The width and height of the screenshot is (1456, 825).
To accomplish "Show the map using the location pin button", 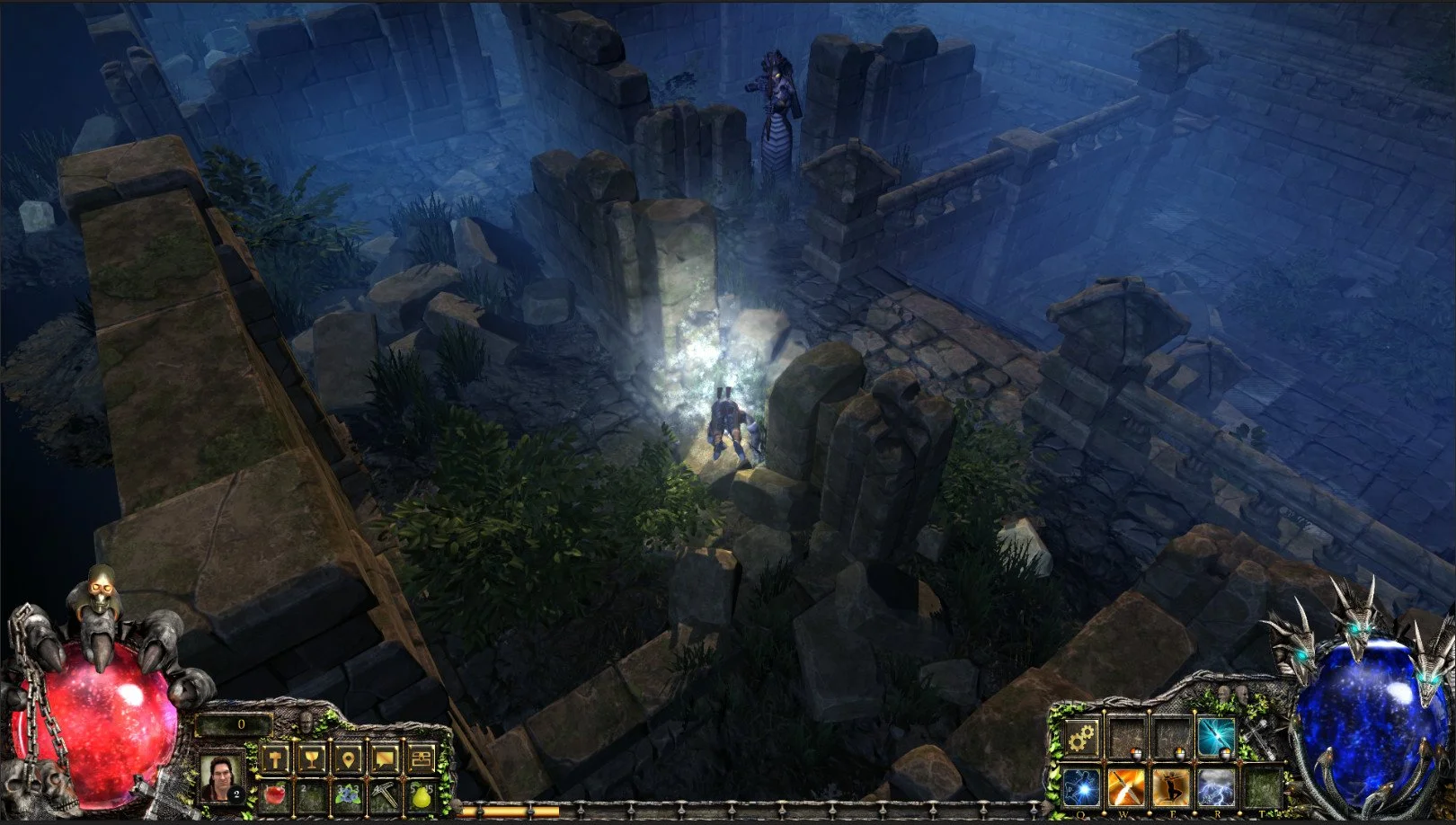I will pos(349,759).
